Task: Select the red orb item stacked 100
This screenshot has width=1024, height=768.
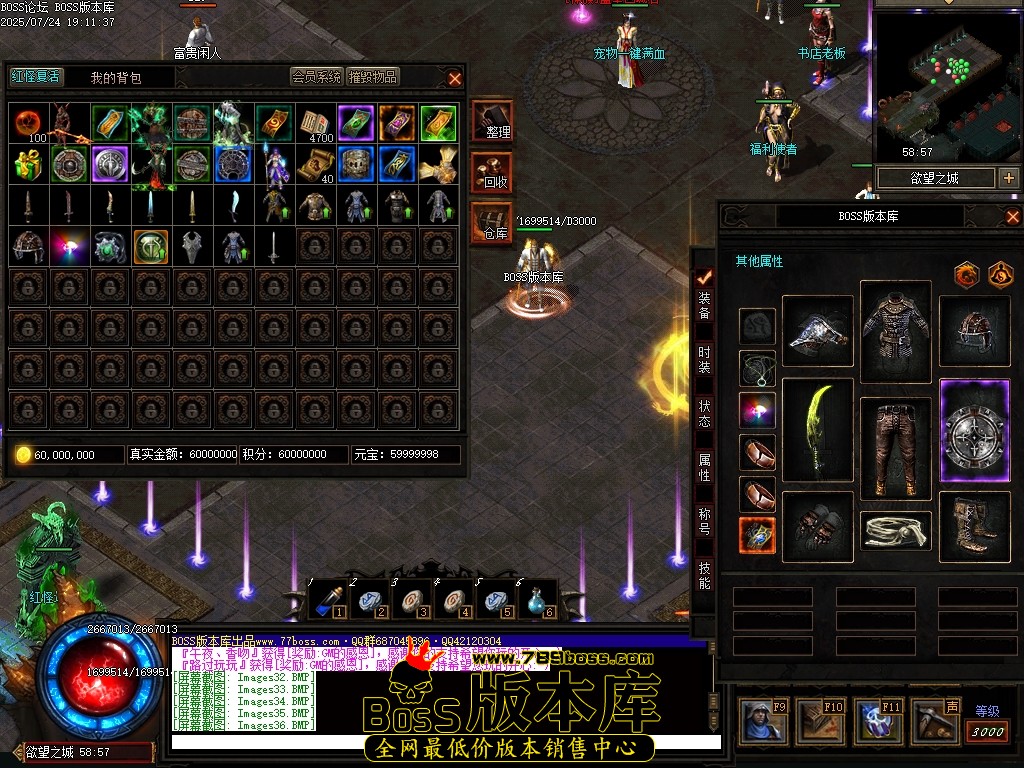Action: (28, 122)
